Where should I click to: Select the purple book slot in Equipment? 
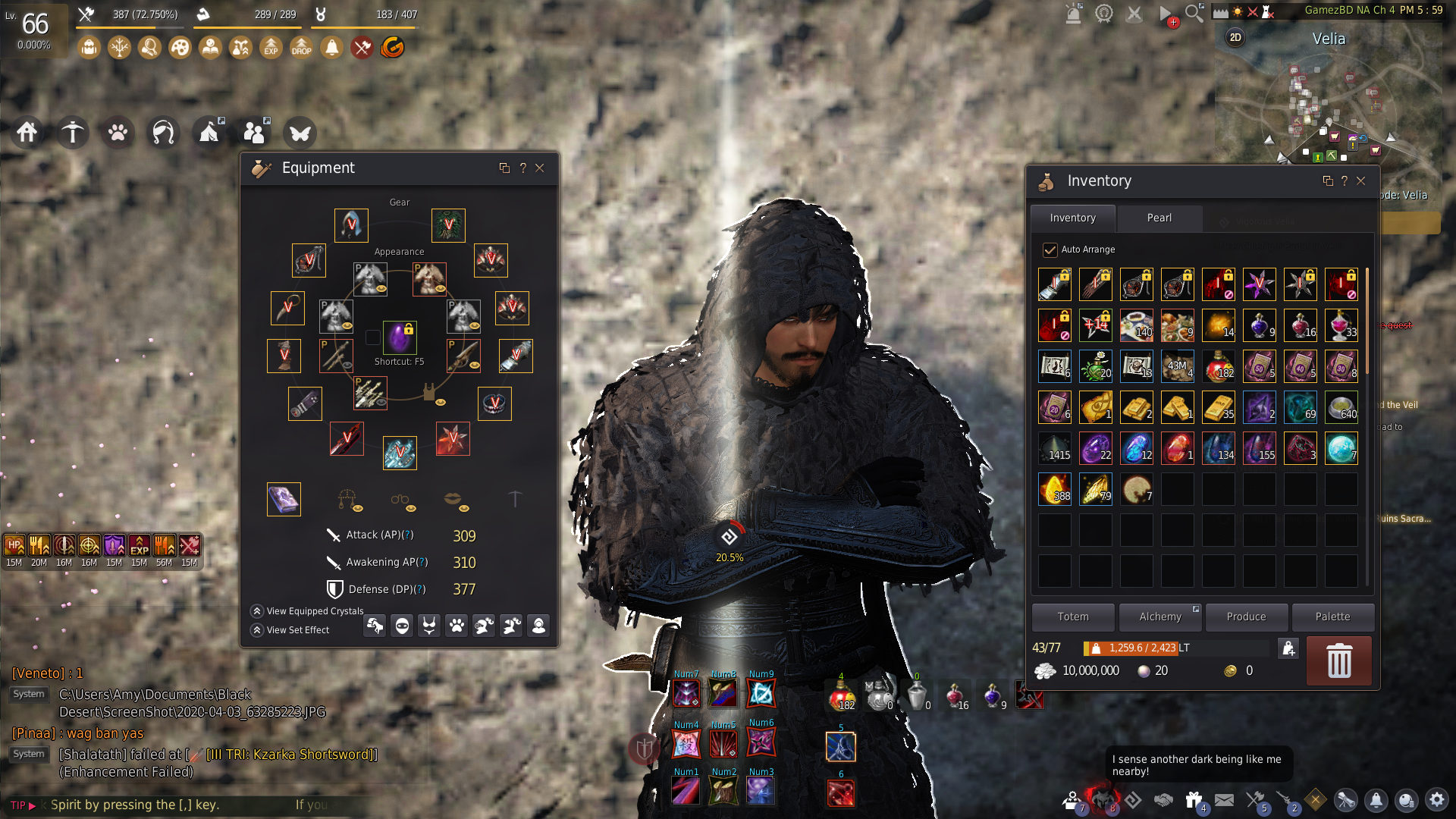click(x=284, y=499)
